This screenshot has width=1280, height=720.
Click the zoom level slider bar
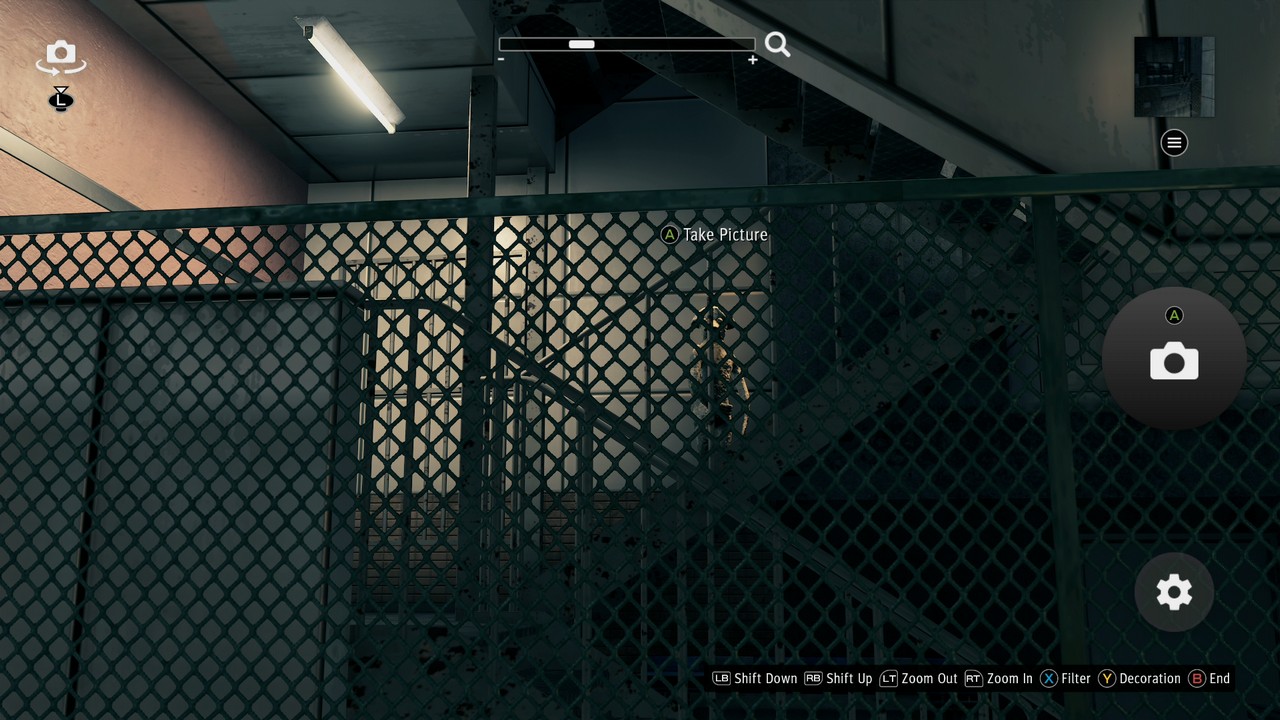pyautogui.click(x=627, y=44)
